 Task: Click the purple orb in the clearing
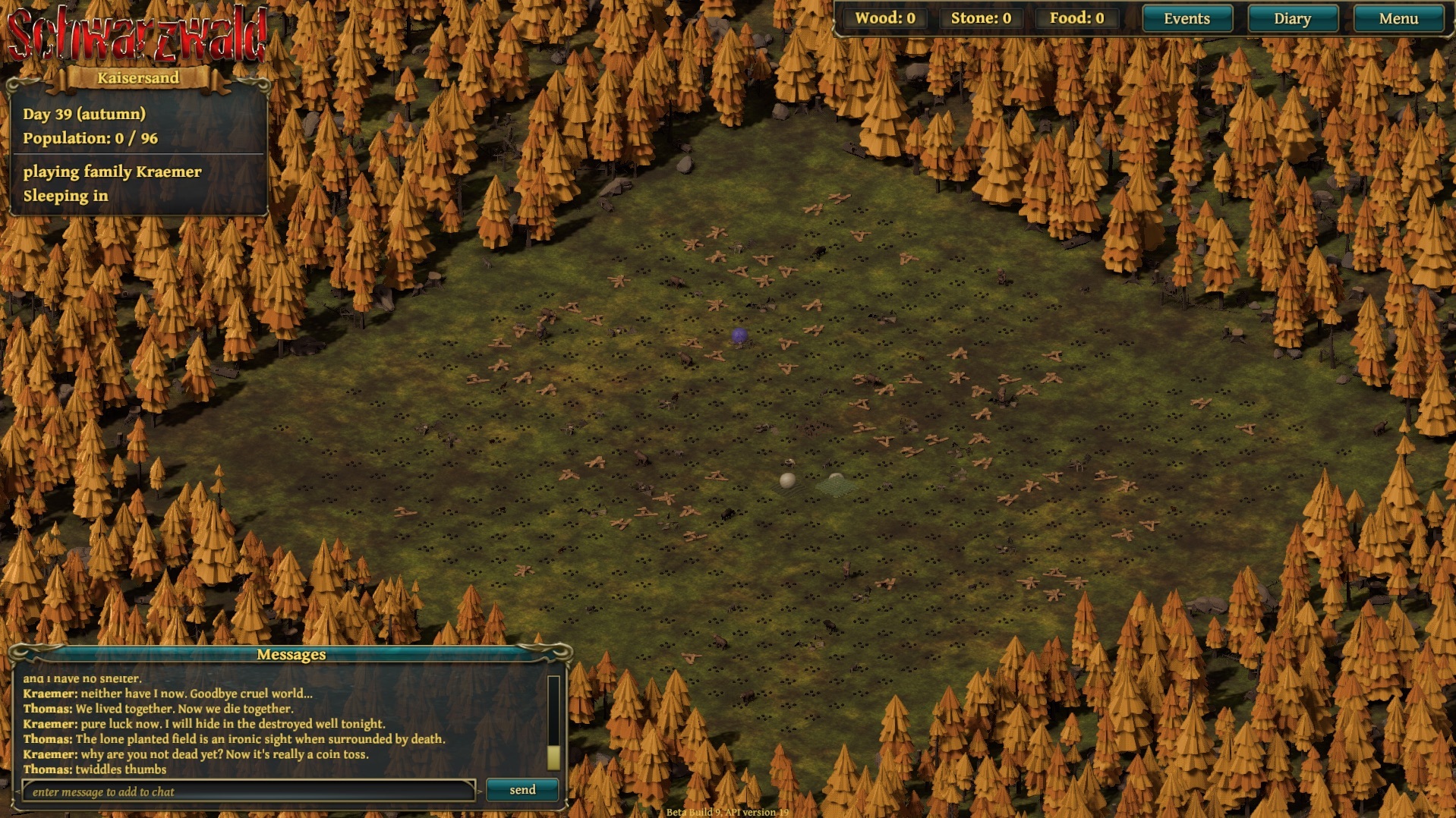[x=739, y=335]
